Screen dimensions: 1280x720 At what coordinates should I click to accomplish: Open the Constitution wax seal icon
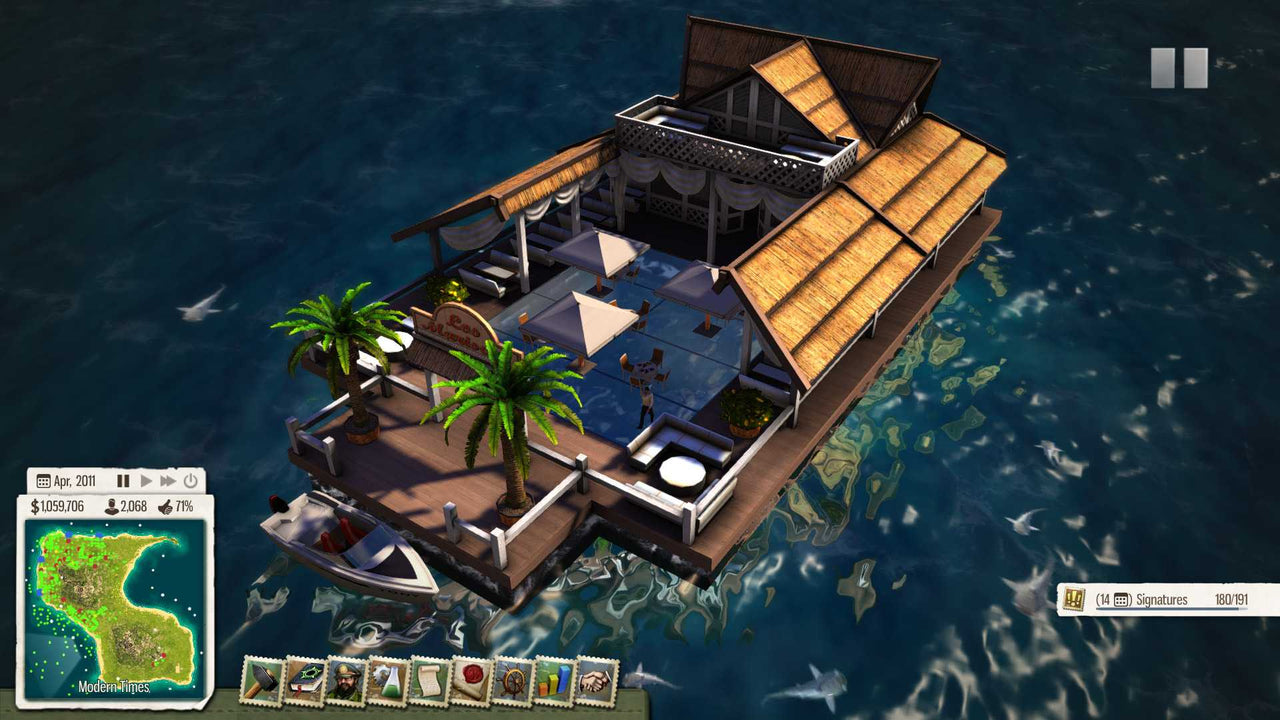(x=473, y=683)
